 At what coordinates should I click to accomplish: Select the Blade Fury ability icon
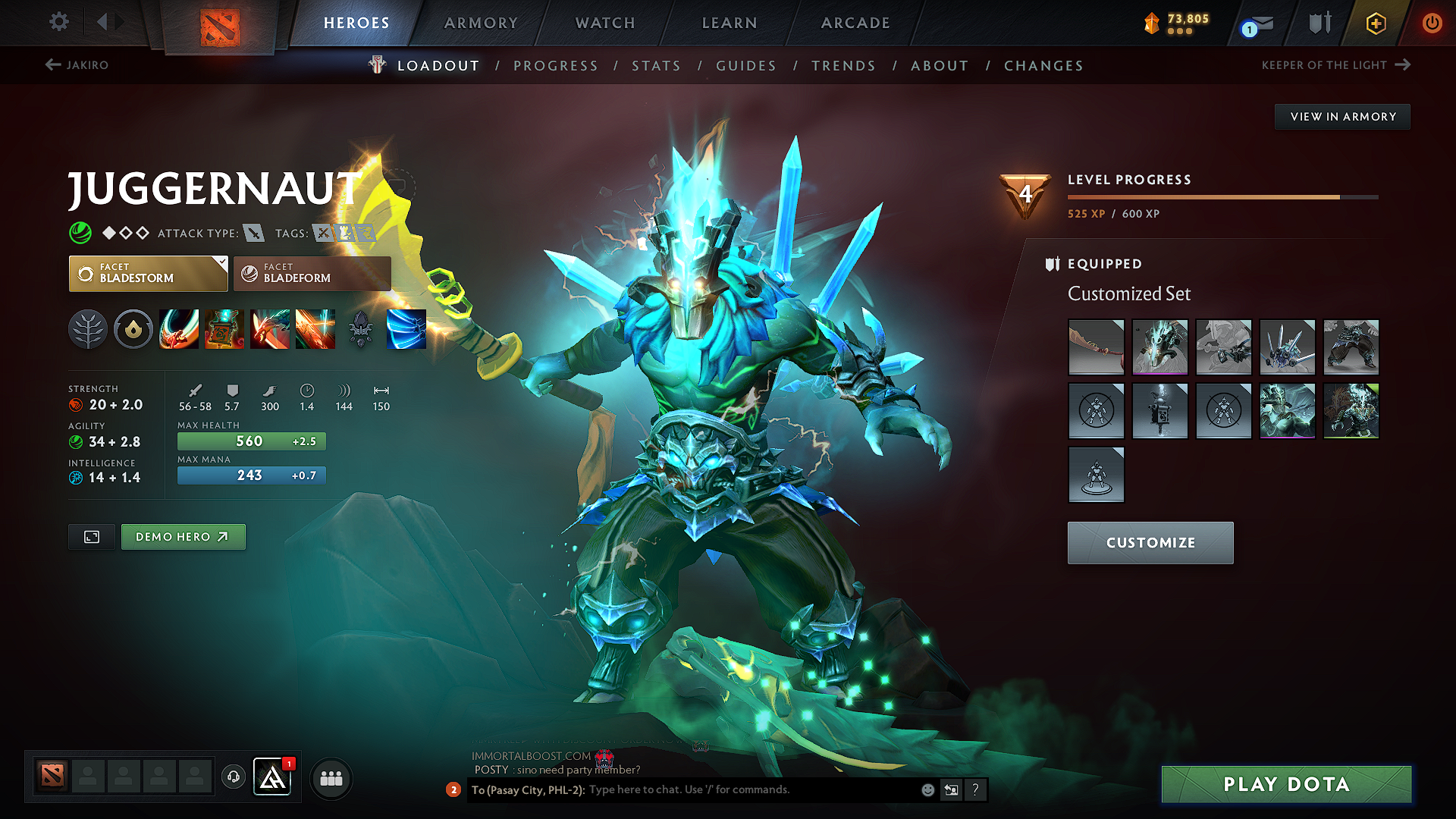click(x=179, y=329)
